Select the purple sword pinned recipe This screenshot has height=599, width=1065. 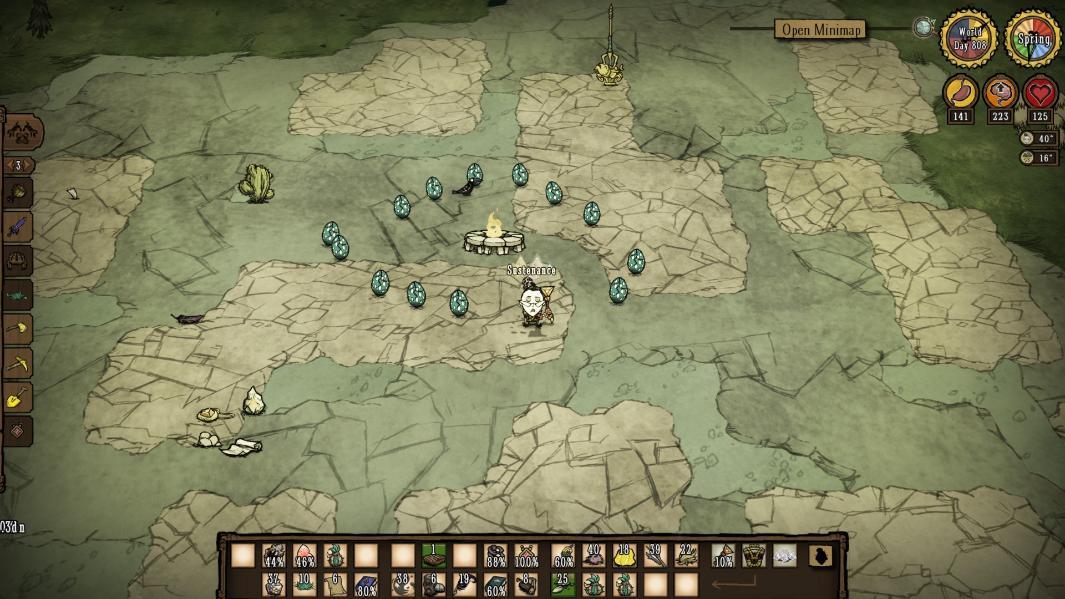click(x=19, y=226)
